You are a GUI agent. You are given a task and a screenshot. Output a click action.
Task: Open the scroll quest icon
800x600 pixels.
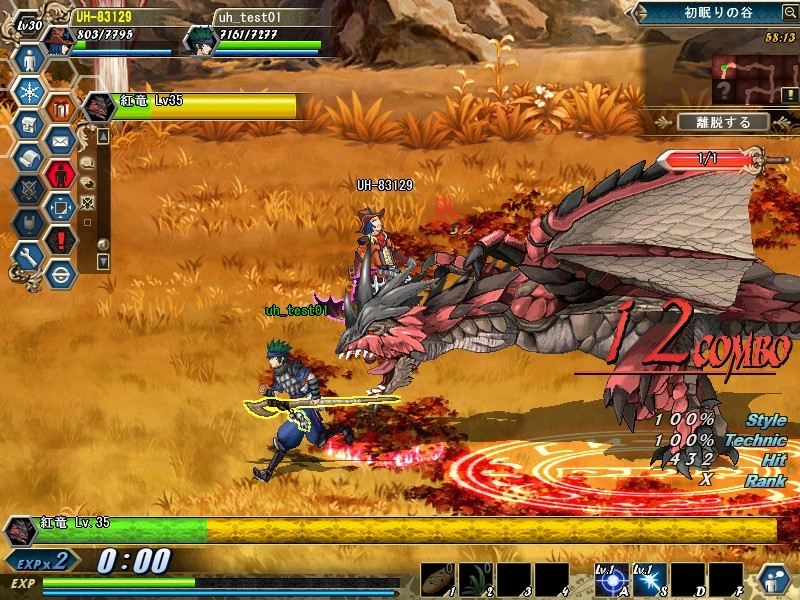(28, 158)
